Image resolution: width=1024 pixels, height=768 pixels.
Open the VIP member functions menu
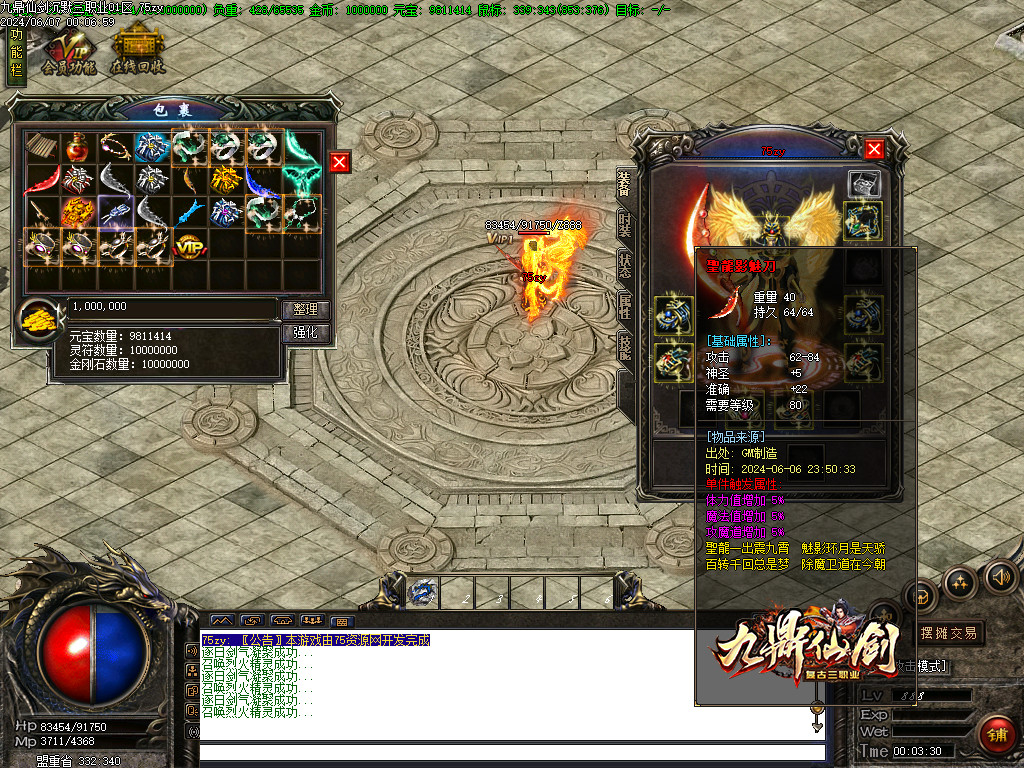pyautogui.click(x=69, y=52)
